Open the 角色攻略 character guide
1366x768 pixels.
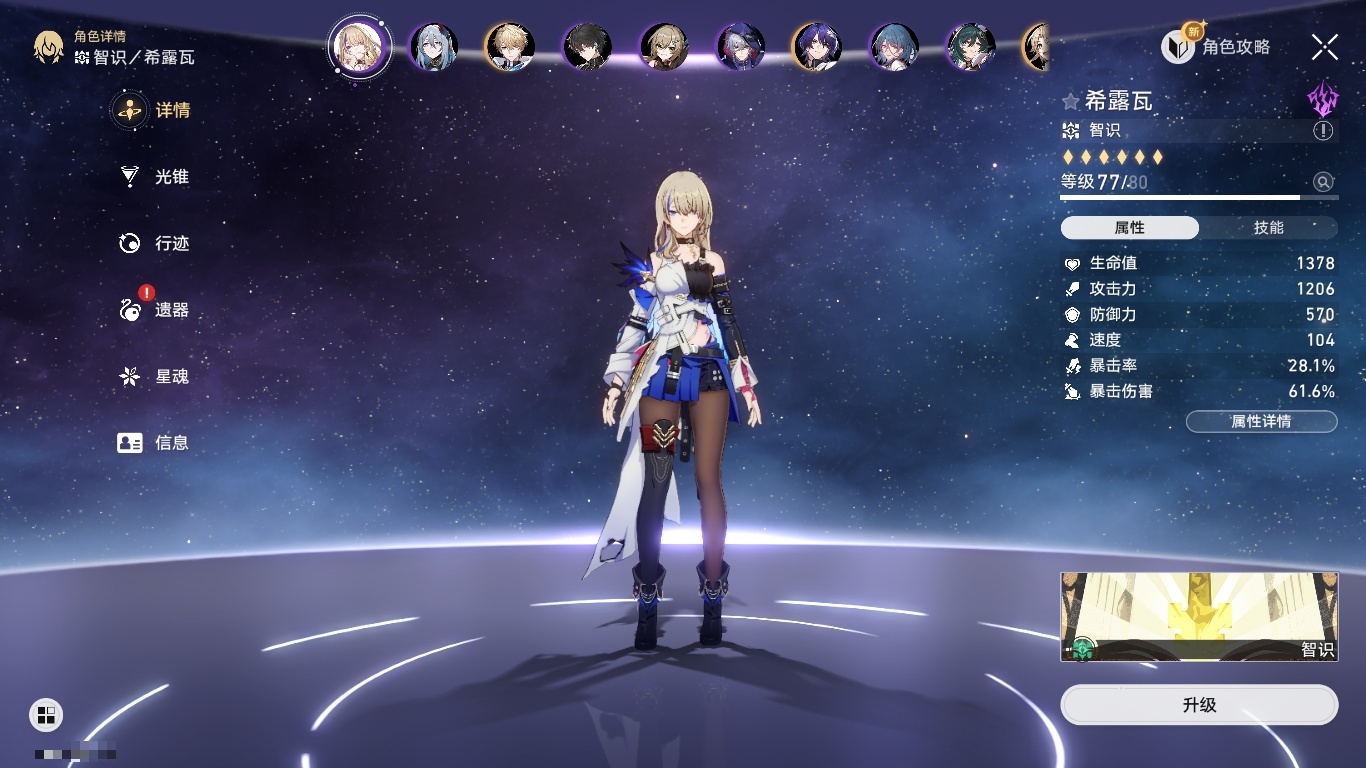tap(1216, 46)
